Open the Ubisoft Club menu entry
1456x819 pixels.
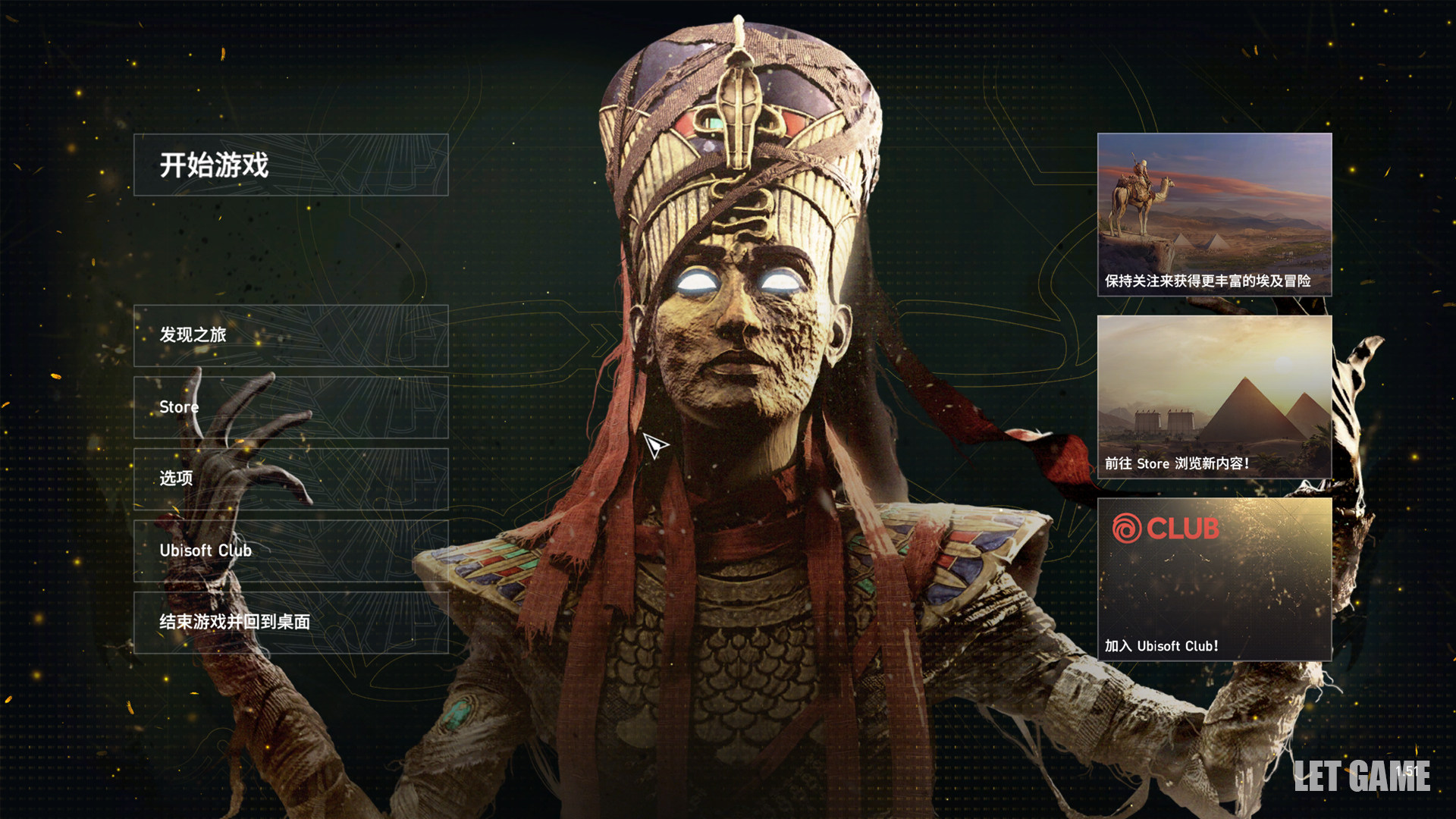(290, 551)
